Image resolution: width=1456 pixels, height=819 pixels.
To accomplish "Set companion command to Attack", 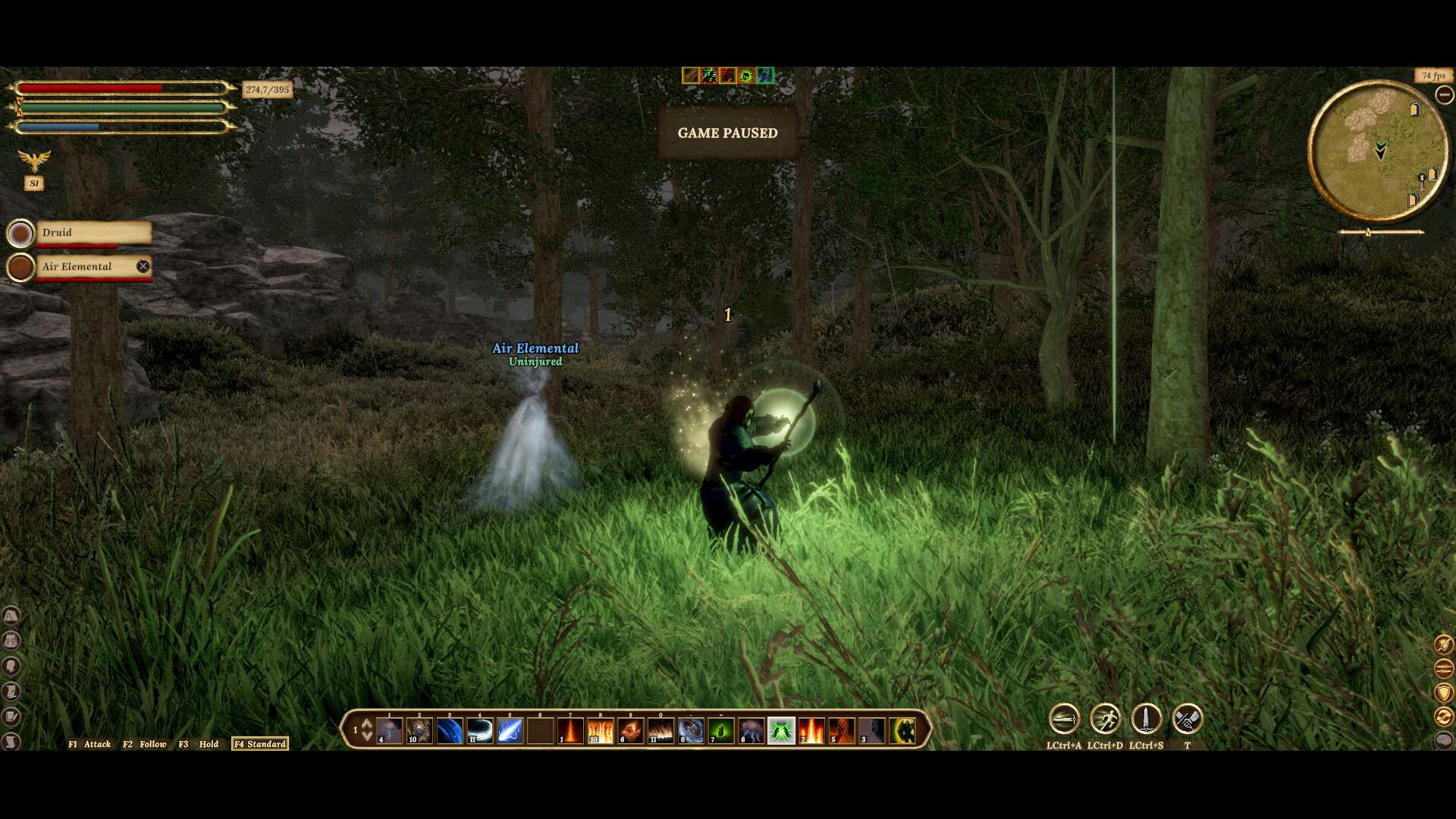I will [90, 744].
